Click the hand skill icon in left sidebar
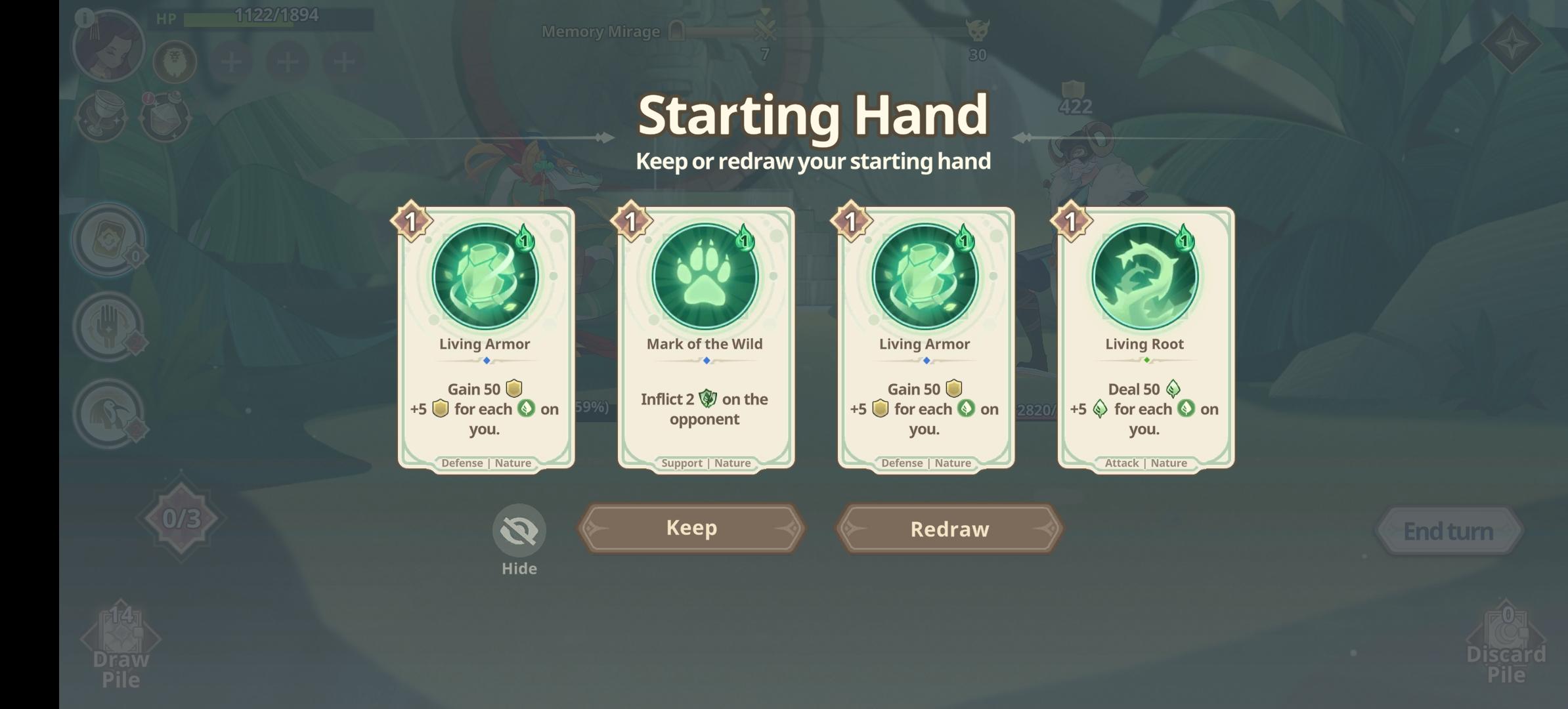This screenshot has height=709, width=1568. coord(109,326)
